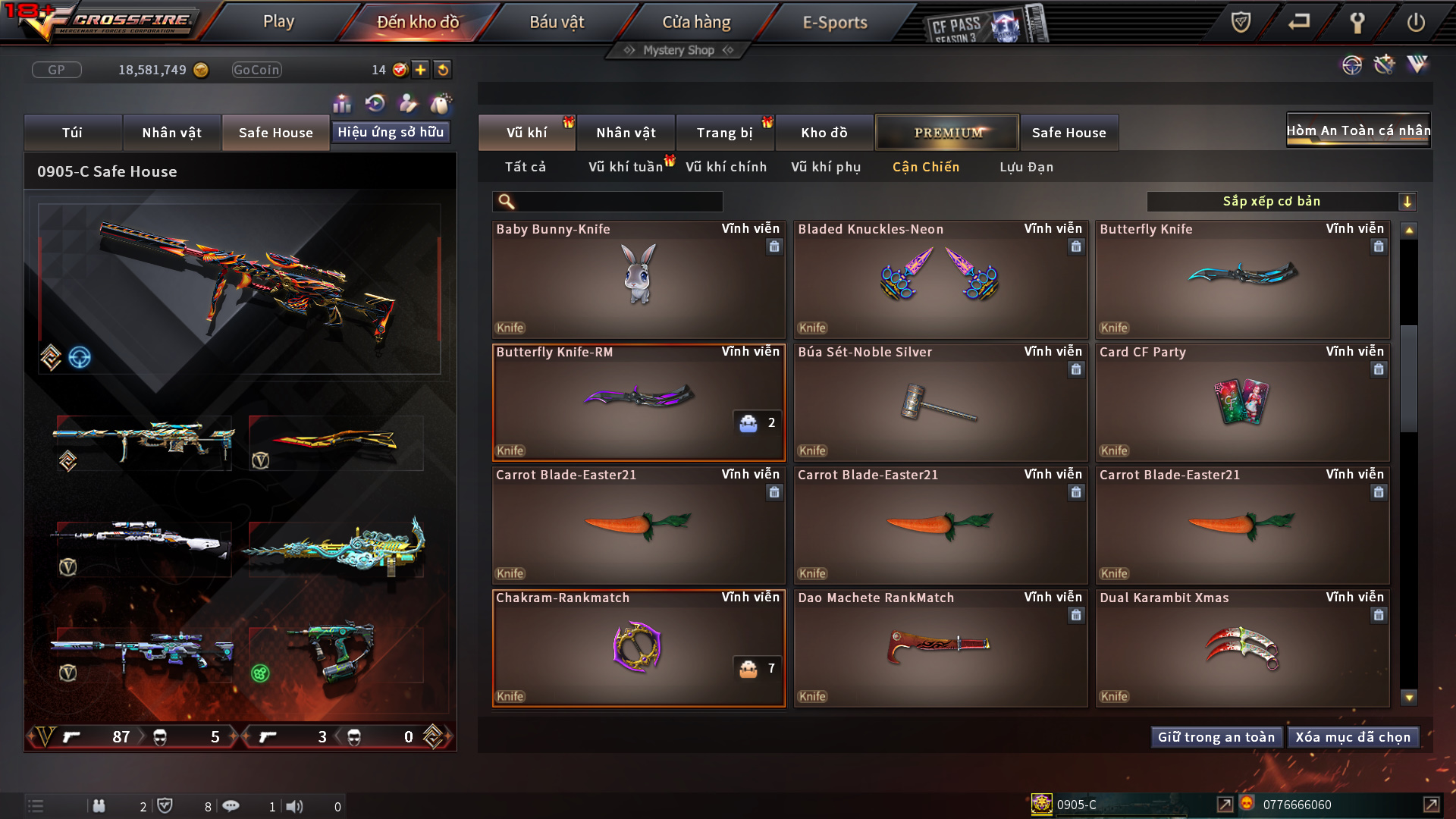Open the Mystery Shop dropdown
This screenshot has width=1456, height=819.
pos(679,50)
